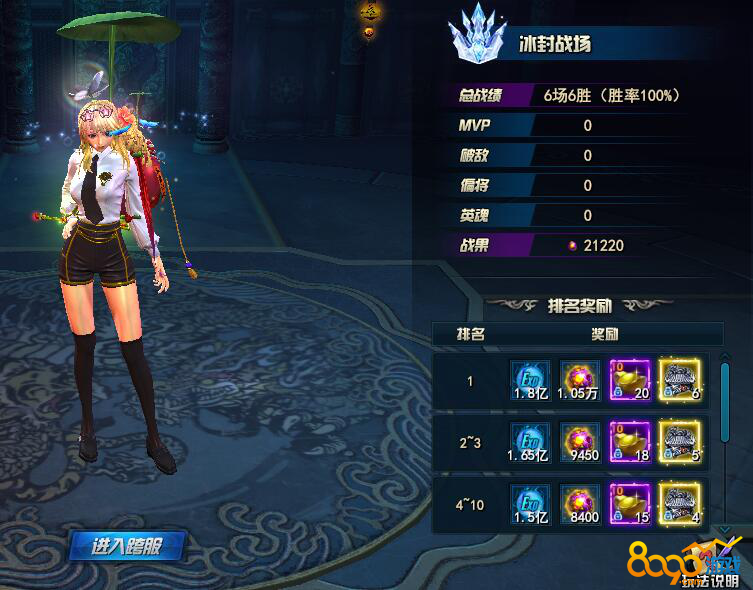Click rank 4~10 silver chest reward

tap(680, 503)
